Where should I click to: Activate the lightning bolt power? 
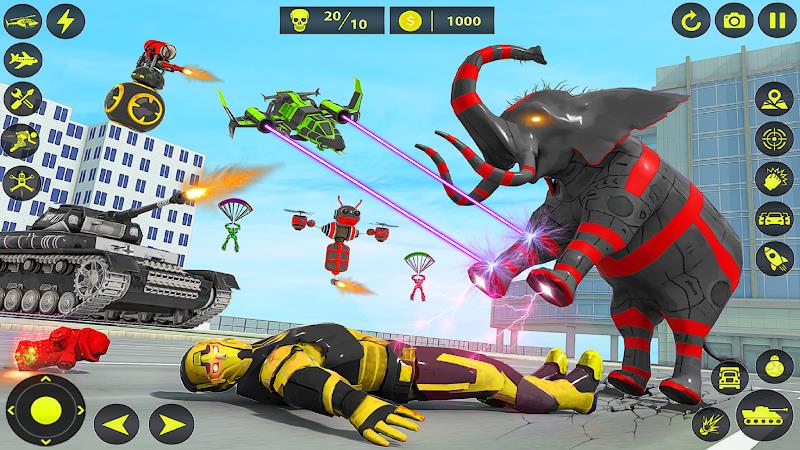pyautogui.click(x=66, y=20)
